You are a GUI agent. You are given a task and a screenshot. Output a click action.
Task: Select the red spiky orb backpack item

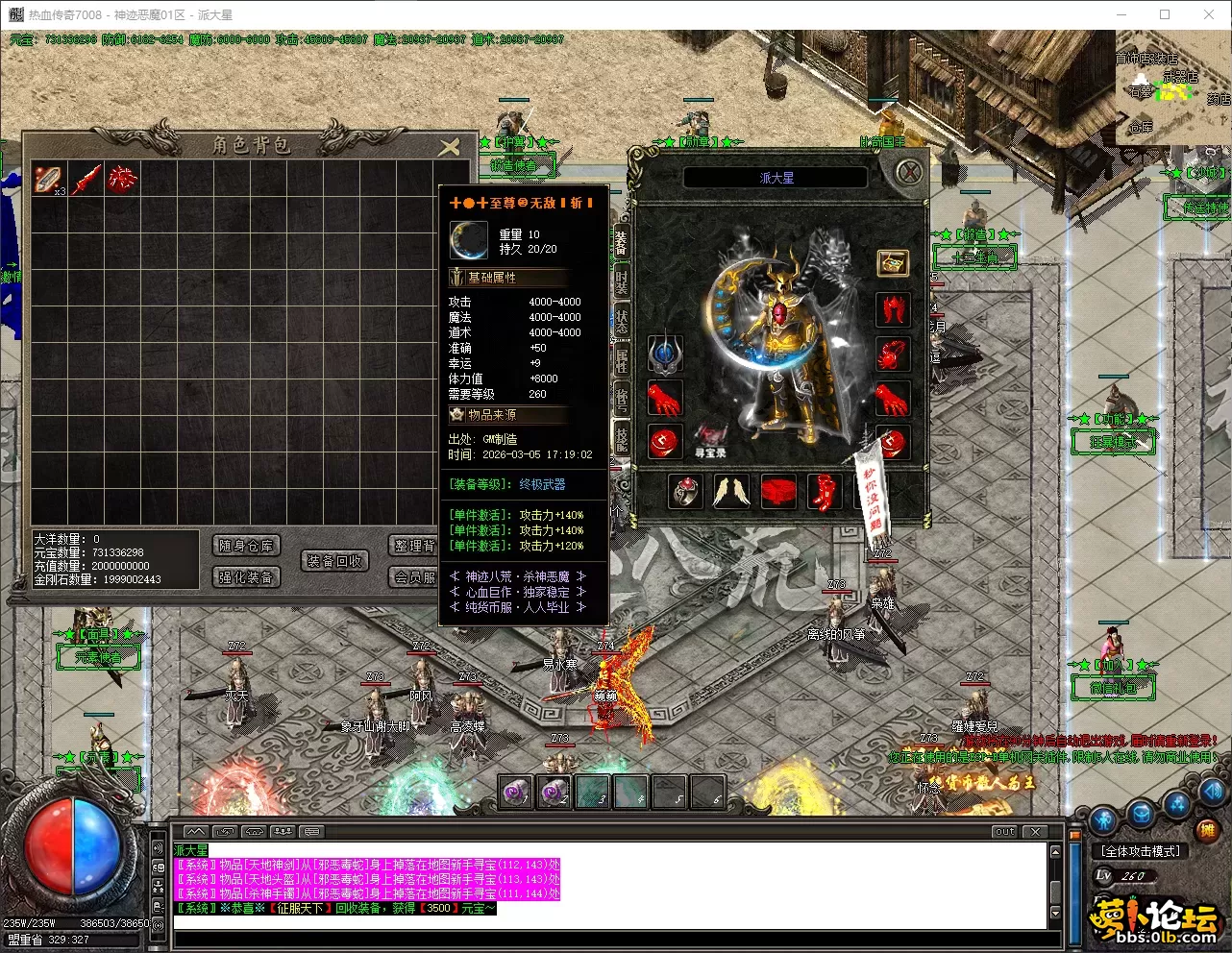122,179
